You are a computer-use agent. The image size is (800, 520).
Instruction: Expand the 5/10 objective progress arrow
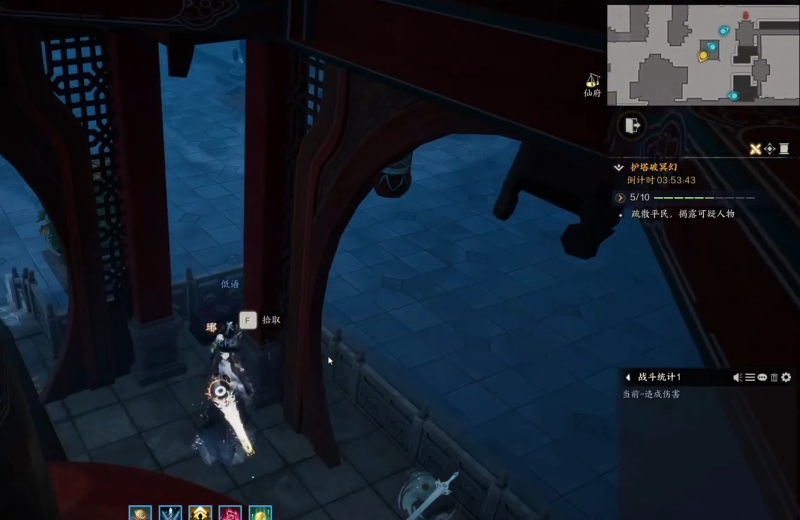click(x=620, y=198)
